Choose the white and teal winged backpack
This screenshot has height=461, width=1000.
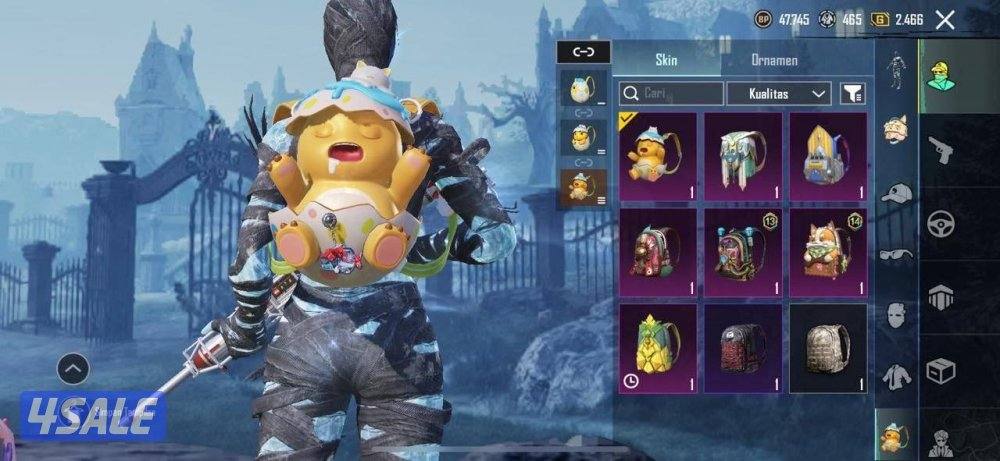pyautogui.click(x=743, y=153)
